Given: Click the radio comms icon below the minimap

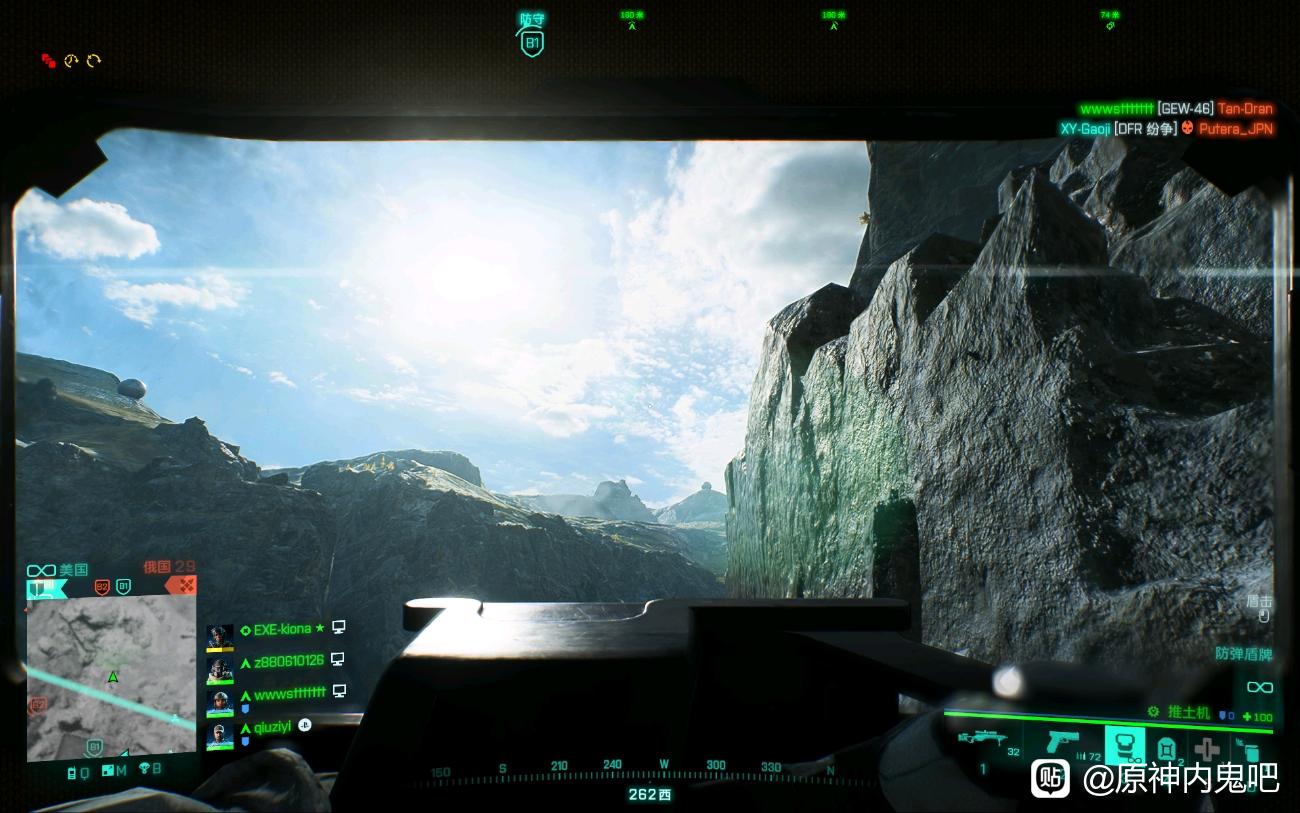Looking at the screenshot, I should [x=73, y=771].
